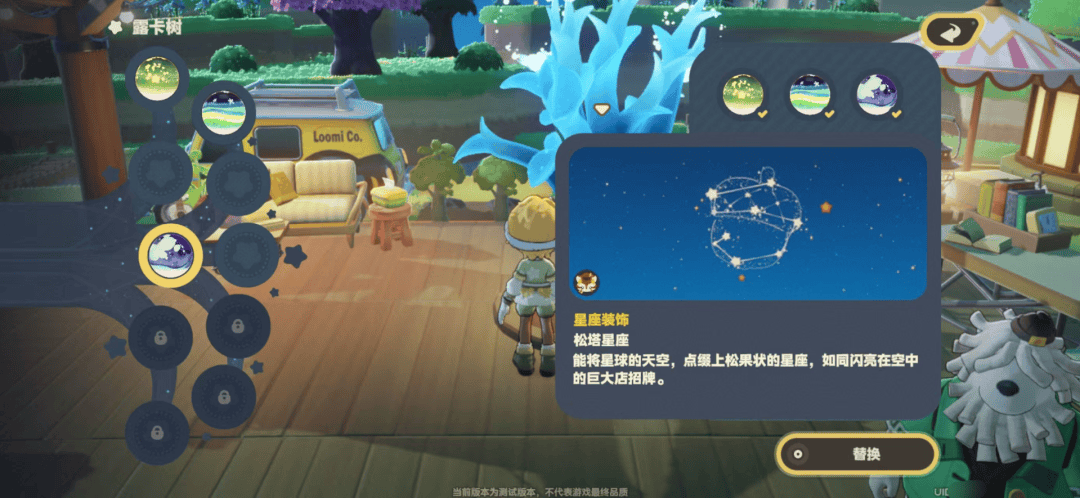The height and width of the screenshot is (498, 1080).
Task: Tap the small tiger badge on the preview
Action: (x=587, y=283)
